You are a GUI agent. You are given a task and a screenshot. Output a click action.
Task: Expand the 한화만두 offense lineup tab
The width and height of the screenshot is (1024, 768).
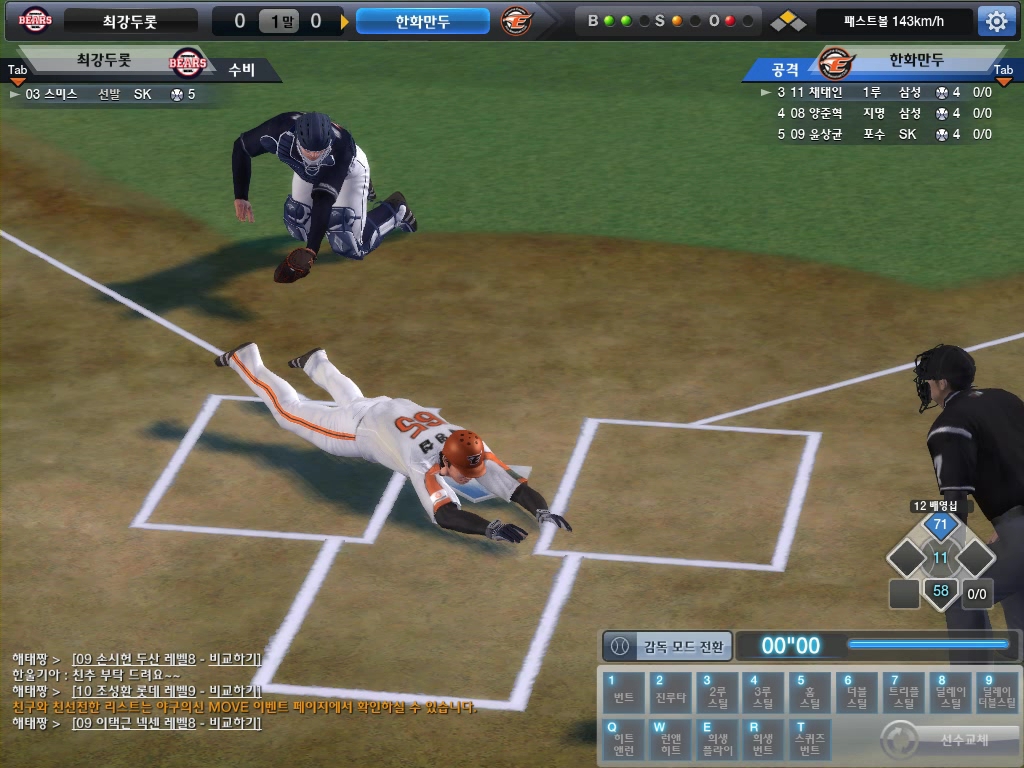pos(1004,71)
